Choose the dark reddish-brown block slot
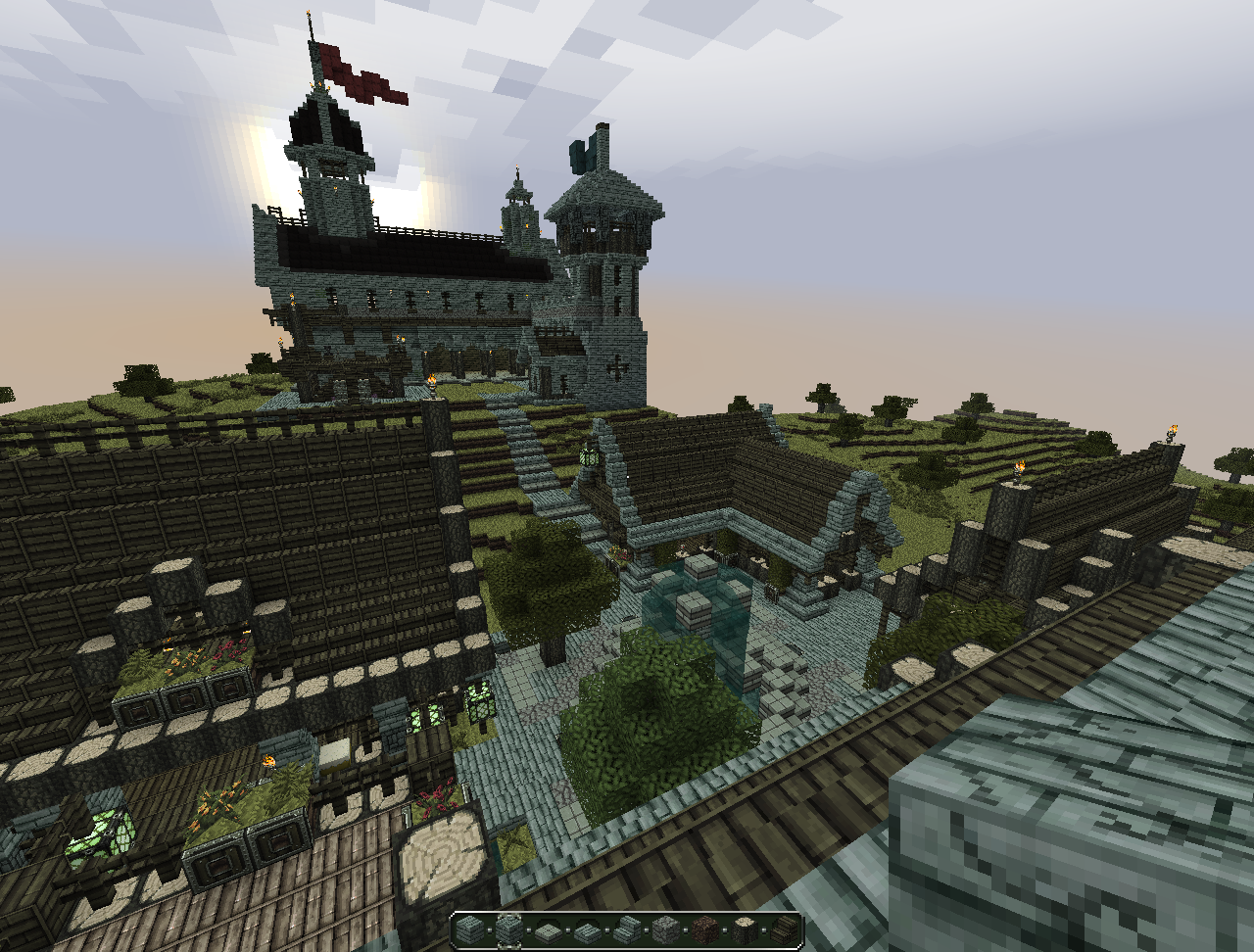Viewport: 1254px width, 952px height. click(703, 929)
